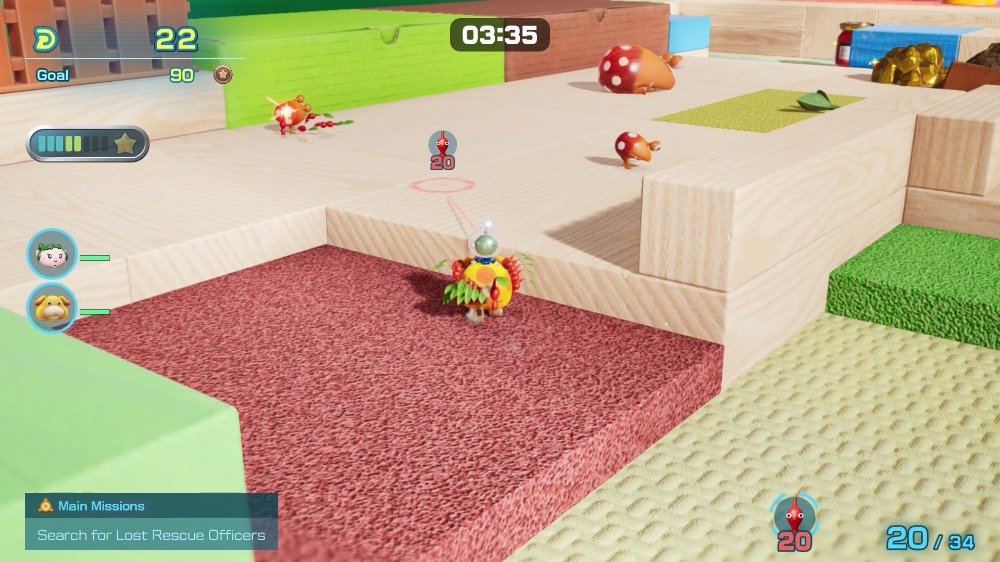Select the red Pikmin squad icon
The height and width of the screenshot is (562, 1000).
[794, 515]
